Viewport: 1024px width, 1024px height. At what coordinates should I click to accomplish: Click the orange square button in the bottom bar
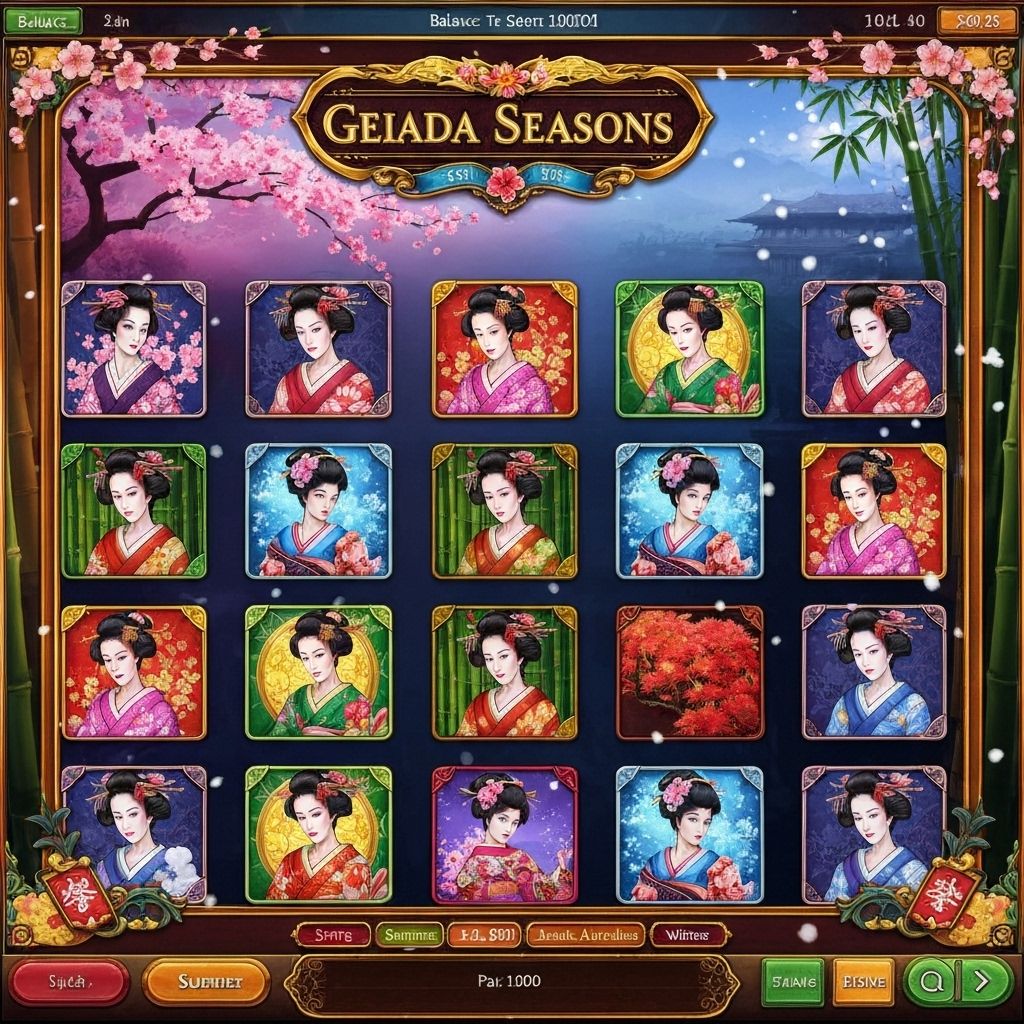[863, 981]
